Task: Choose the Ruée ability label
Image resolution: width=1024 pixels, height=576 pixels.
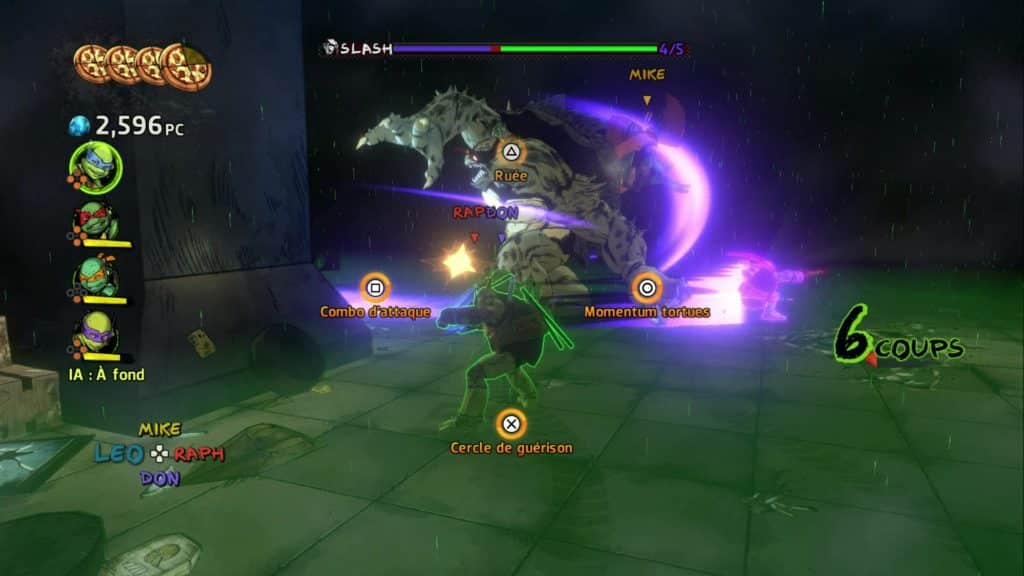Action: tap(510, 175)
